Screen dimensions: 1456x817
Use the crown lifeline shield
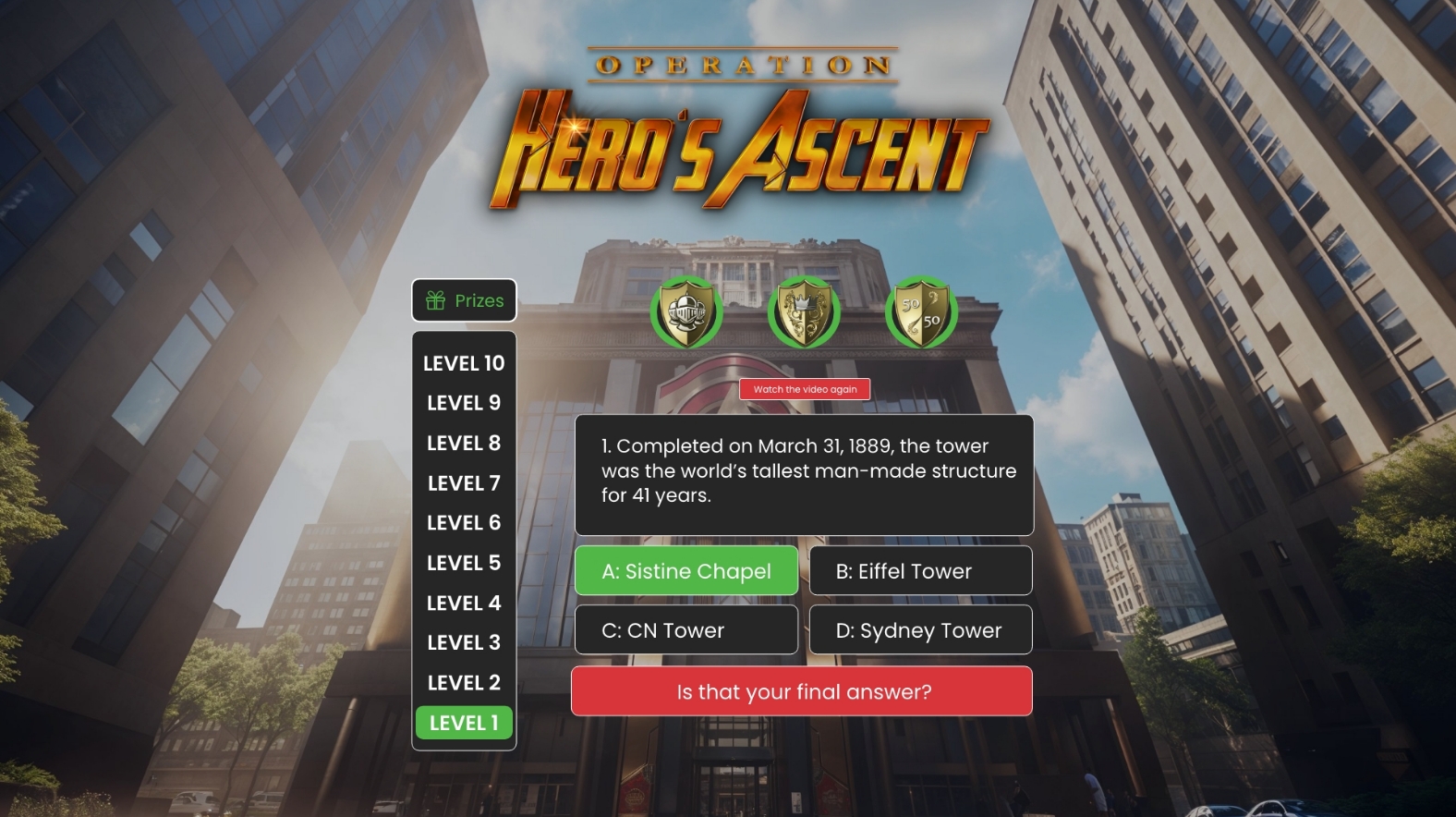click(804, 312)
